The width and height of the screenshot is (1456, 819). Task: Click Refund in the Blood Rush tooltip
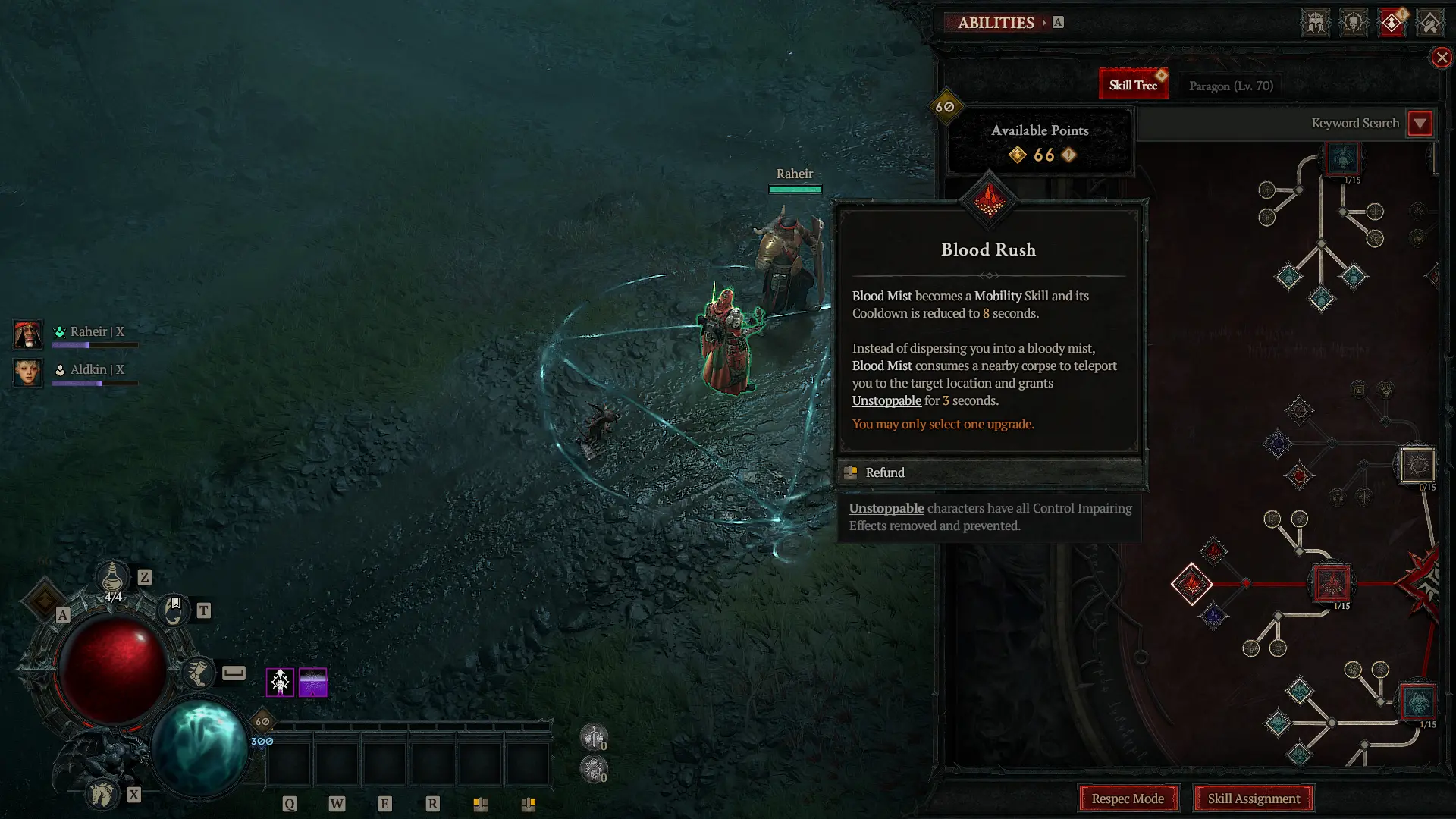tap(884, 472)
